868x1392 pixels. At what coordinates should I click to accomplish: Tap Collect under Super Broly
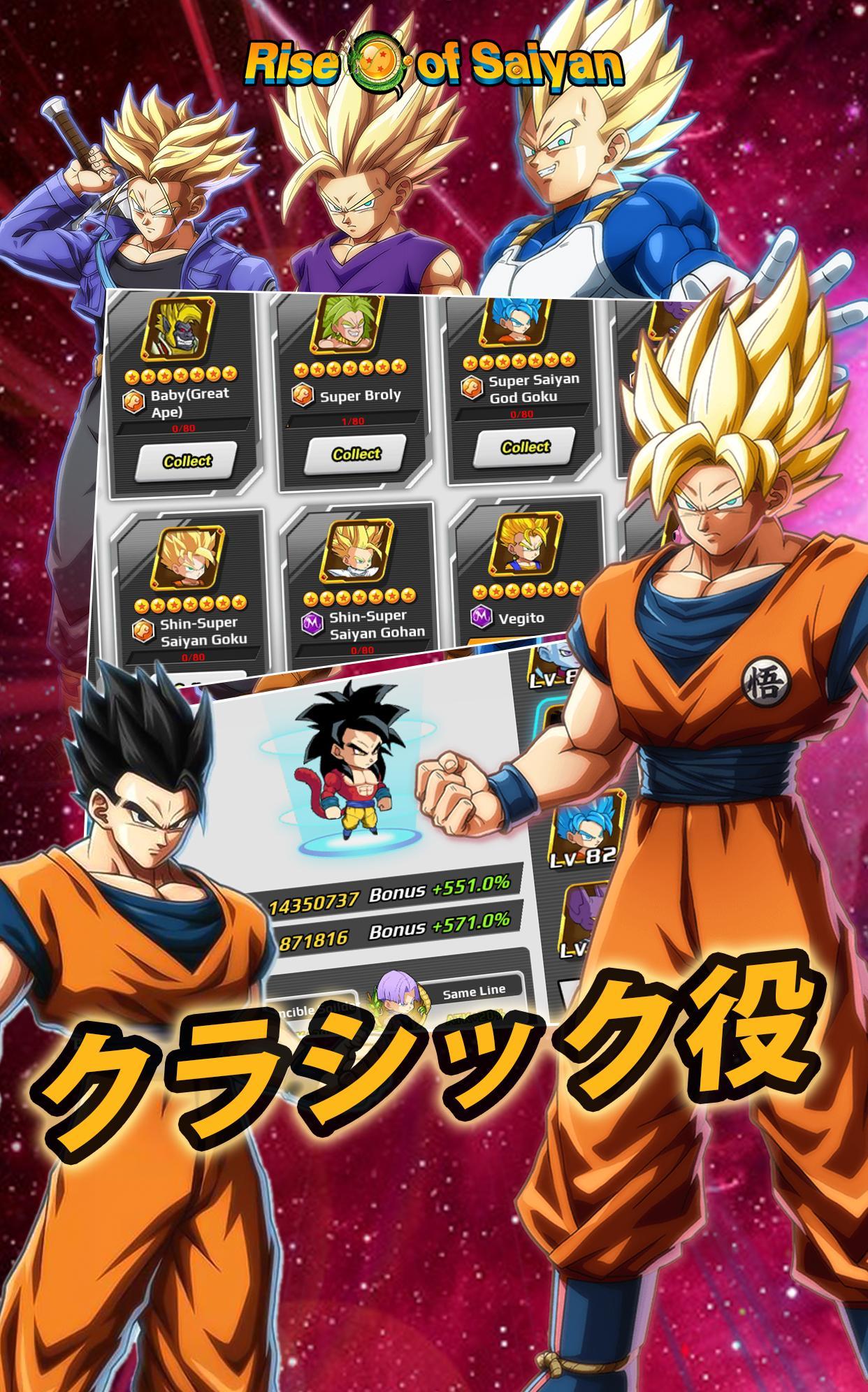point(356,454)
